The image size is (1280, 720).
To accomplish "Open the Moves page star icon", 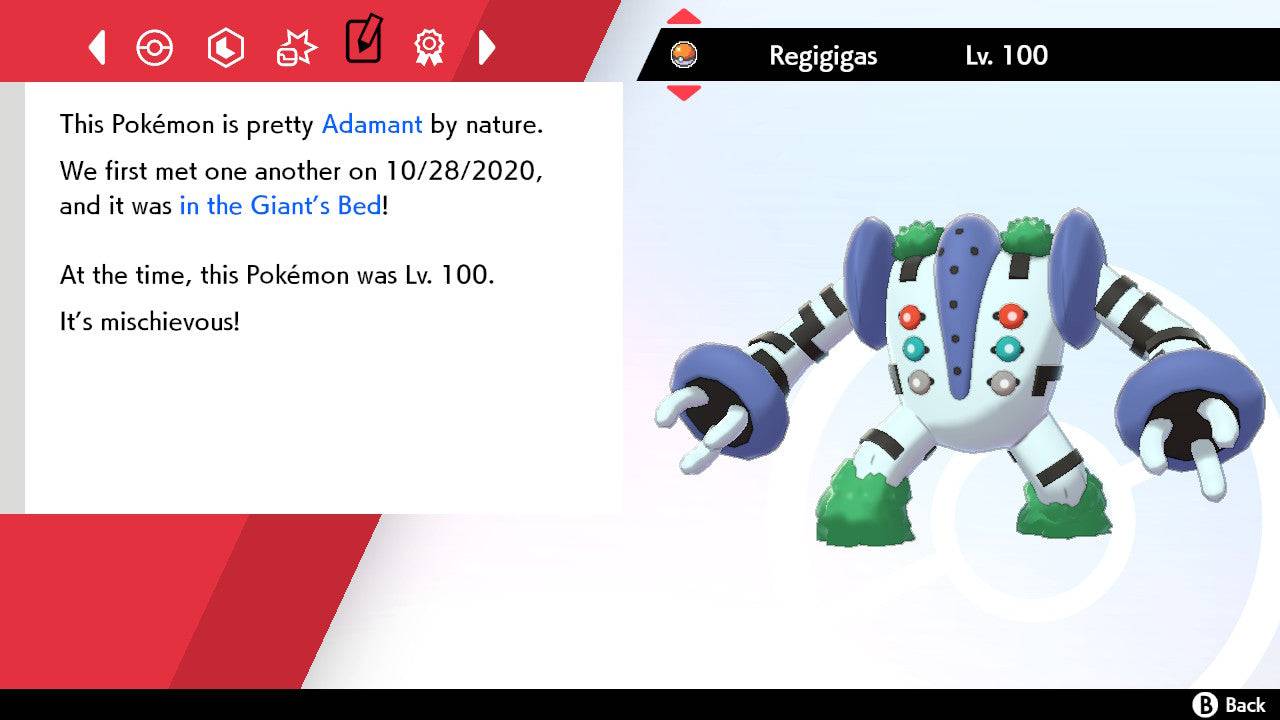I will click(x=295, y=46).
